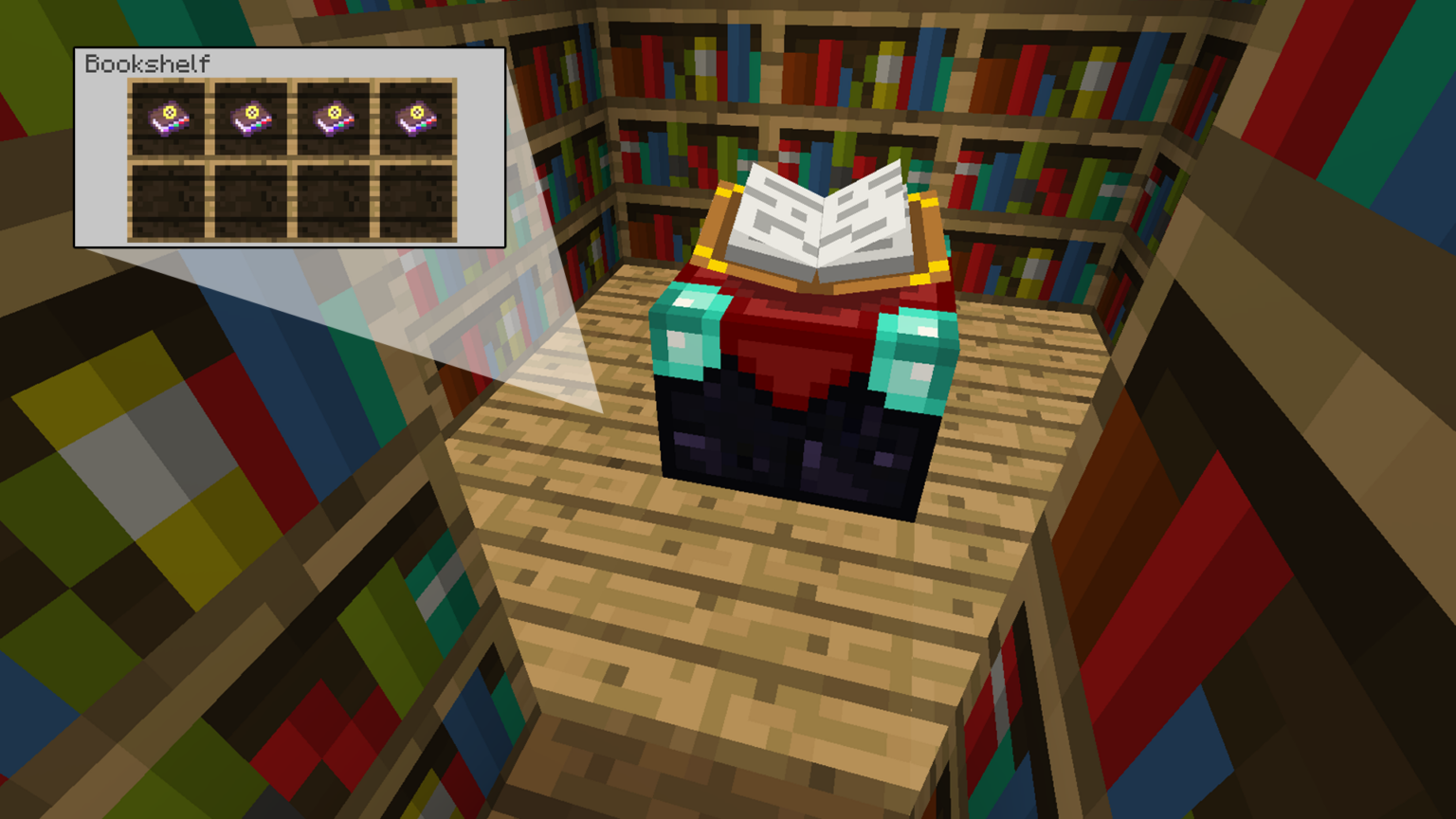This screenshot has height=819, width=1456.
Task: Select the rightmost glowing book item
Action: click(415, 118)
